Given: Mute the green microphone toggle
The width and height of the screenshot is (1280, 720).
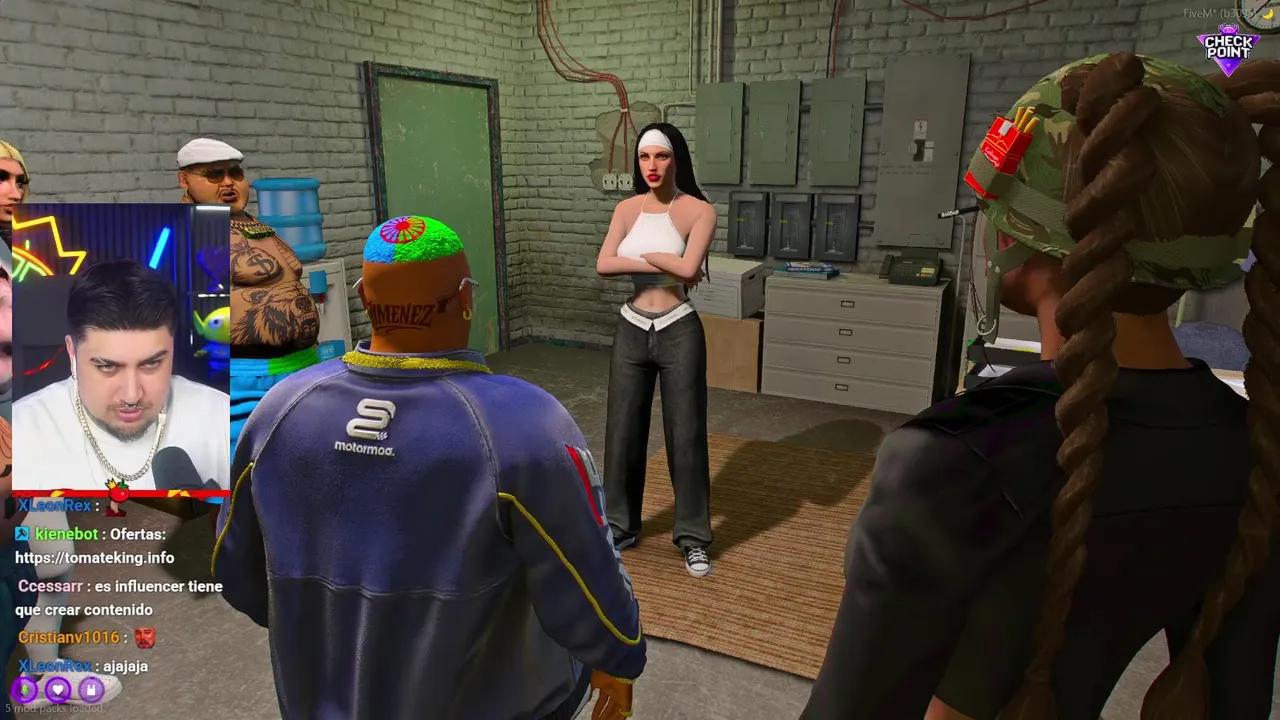Looking at the screenshot, I should (25, 690).
